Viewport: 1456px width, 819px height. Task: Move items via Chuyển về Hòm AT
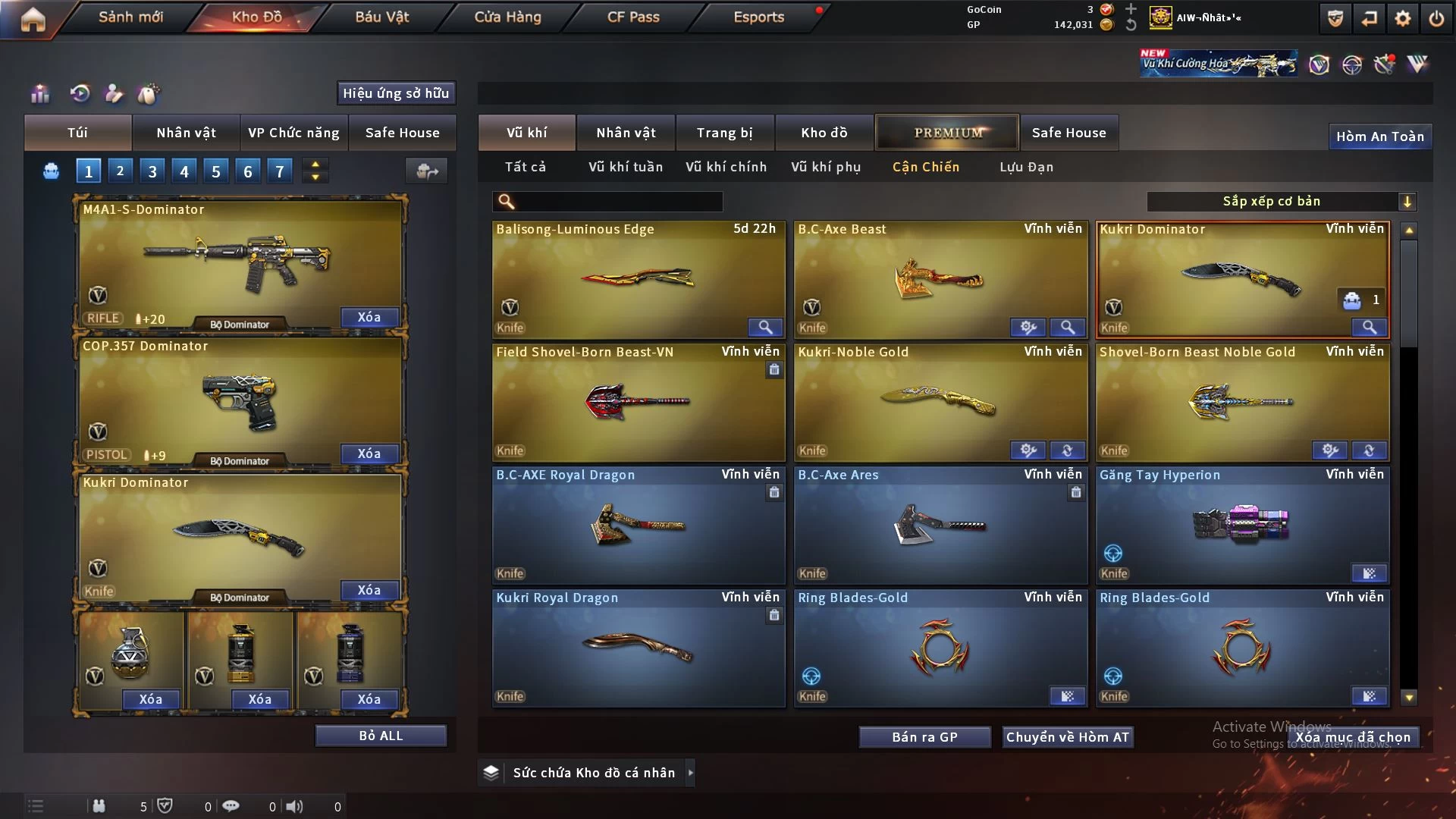click(x=1067, y=737)
